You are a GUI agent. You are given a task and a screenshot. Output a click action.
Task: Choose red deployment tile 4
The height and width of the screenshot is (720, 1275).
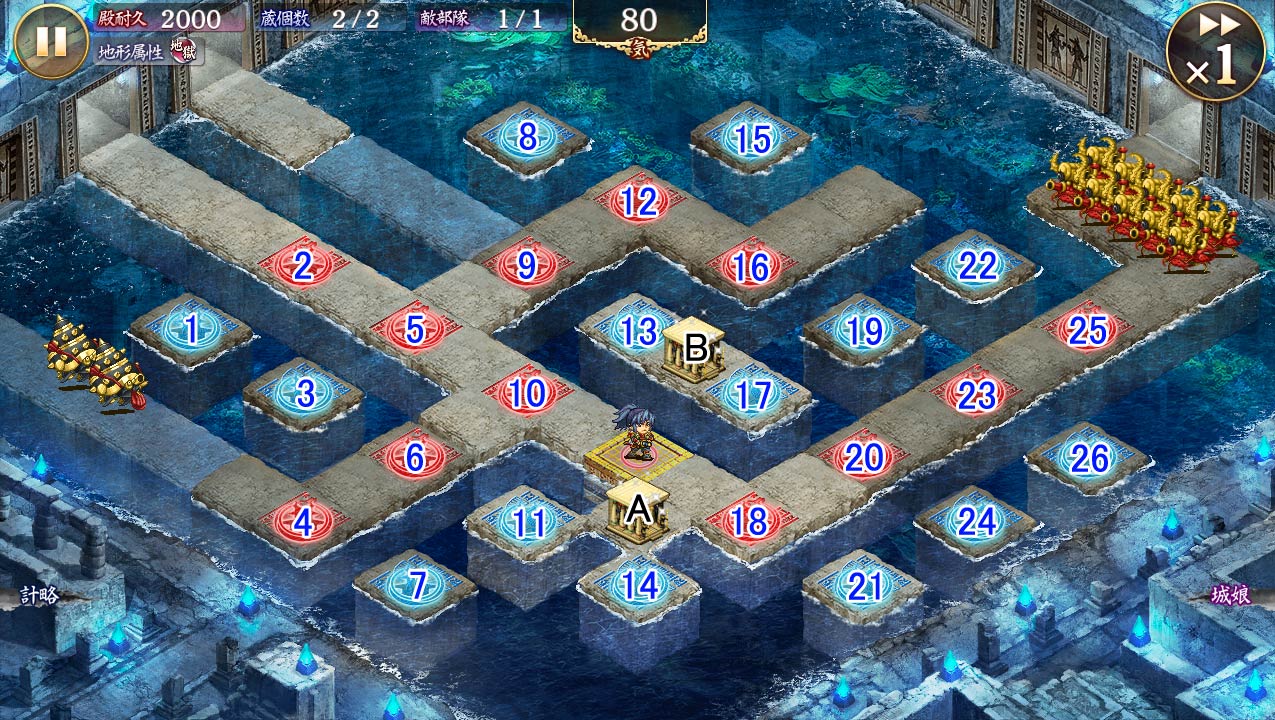(303, 522)
